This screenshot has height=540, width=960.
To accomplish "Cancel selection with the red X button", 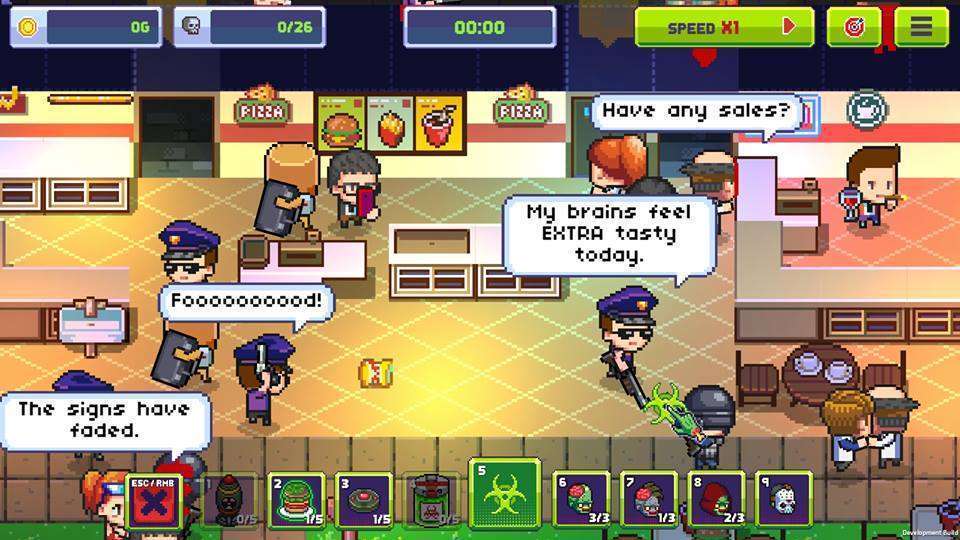I will tap(153, 498).
